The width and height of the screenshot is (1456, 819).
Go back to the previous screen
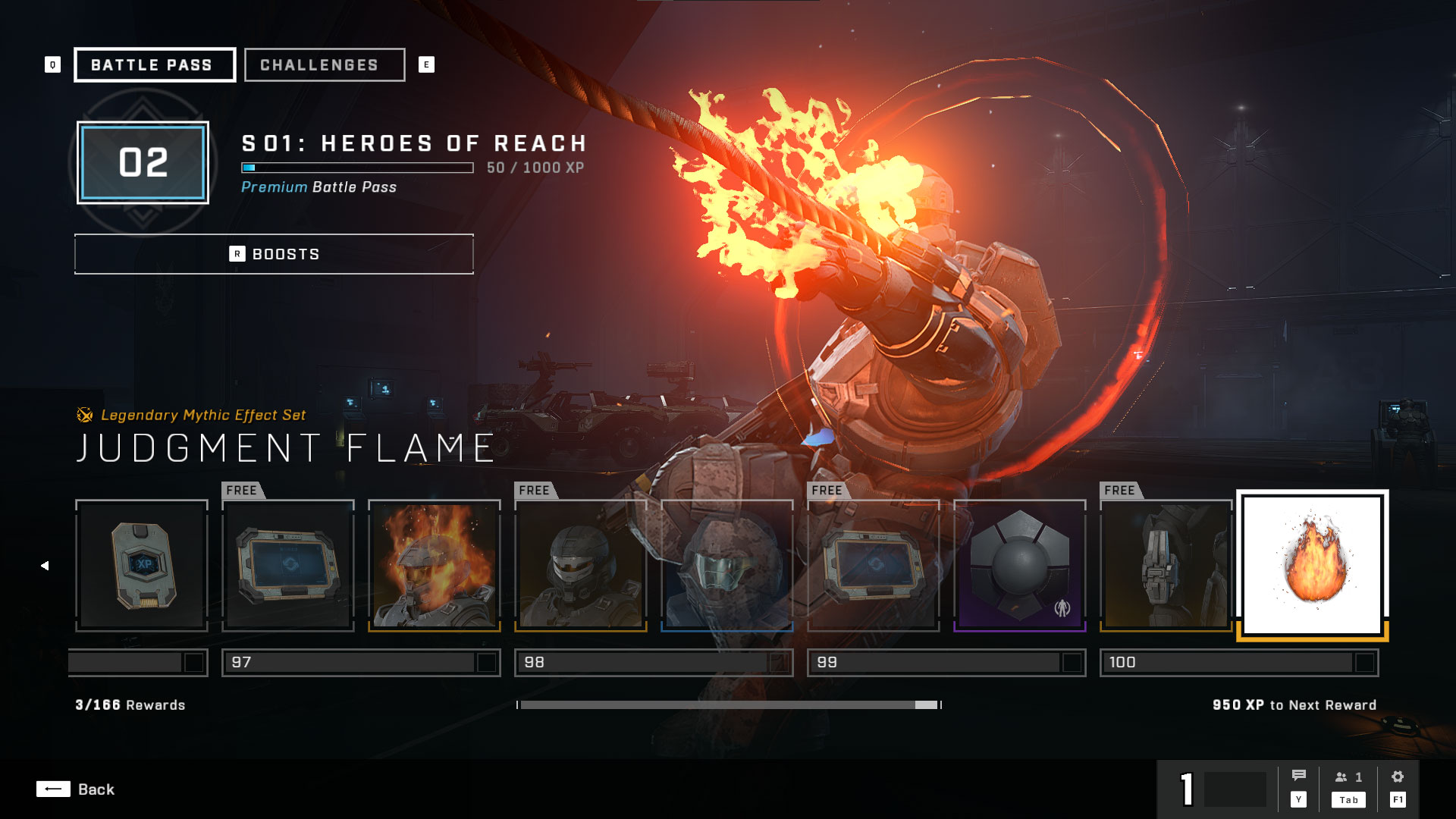[x=76, y=789]
